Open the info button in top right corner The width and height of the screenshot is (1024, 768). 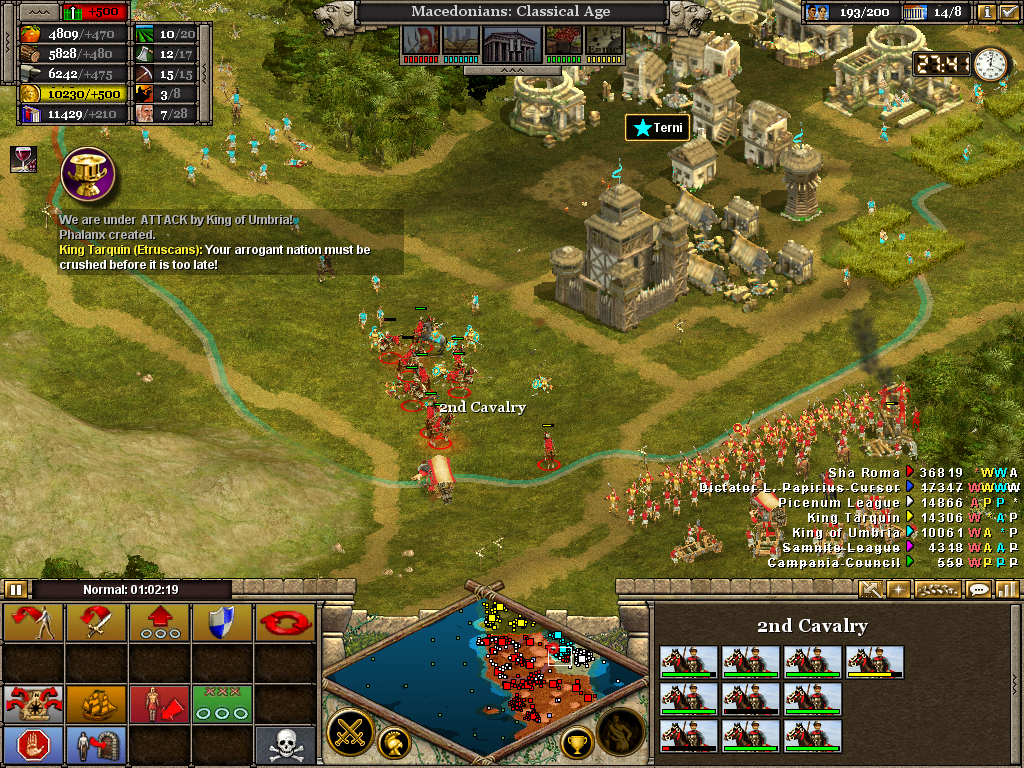pos(986,12)
